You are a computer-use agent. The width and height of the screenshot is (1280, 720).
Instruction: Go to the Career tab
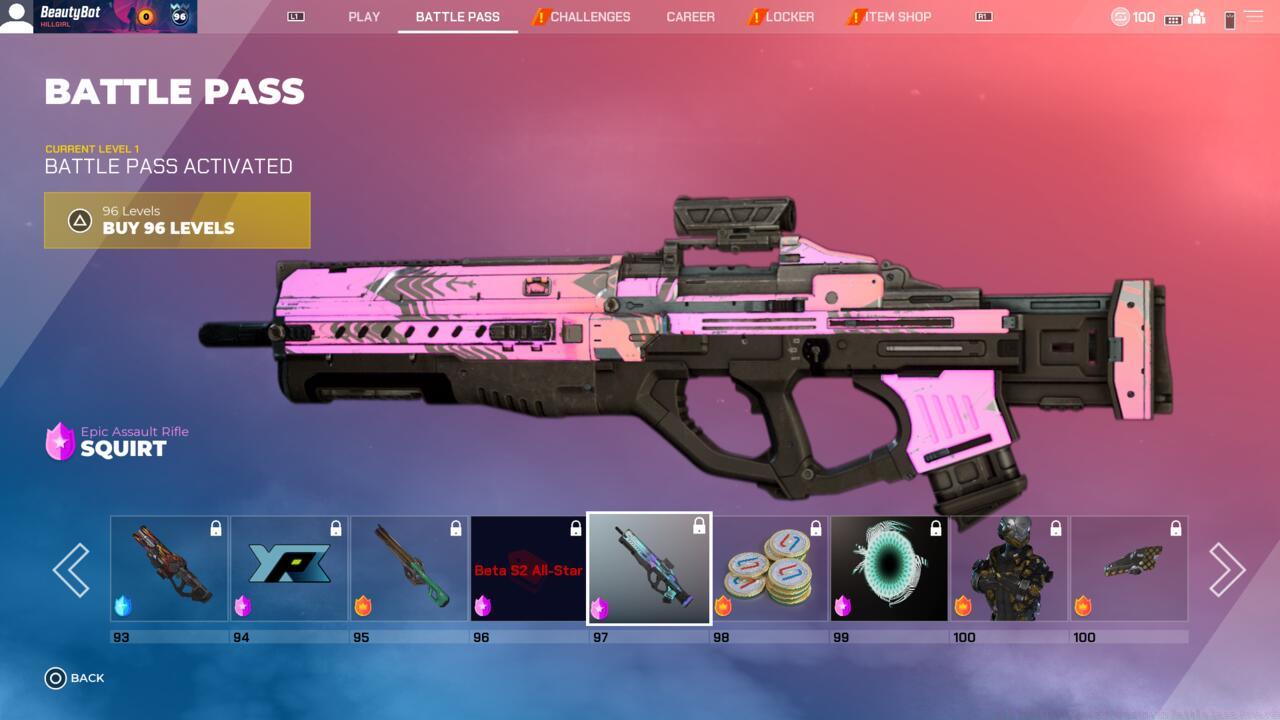click(690, 17)
